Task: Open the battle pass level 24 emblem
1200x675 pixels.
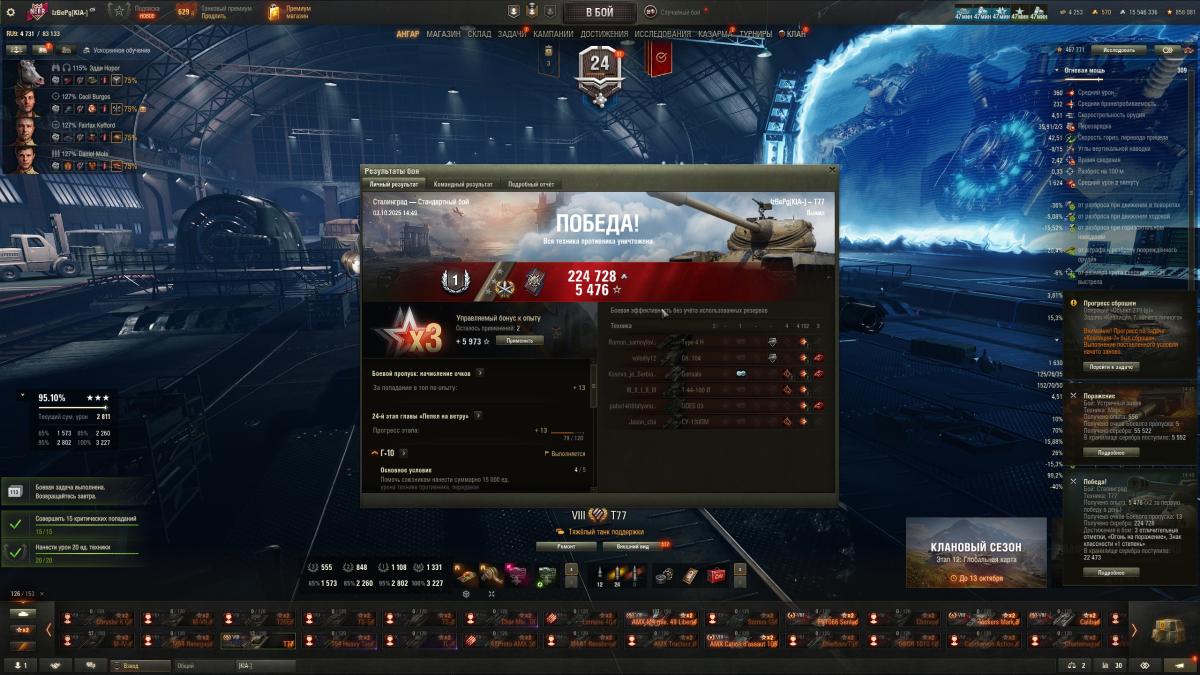Action: click(x=599, y=68)
